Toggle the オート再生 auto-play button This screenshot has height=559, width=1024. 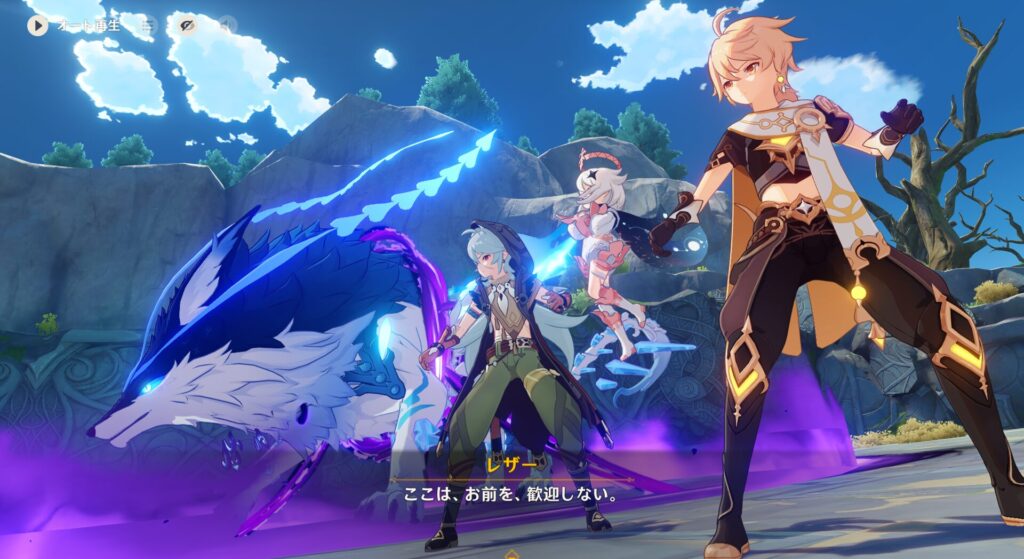(x=38, y=25)
